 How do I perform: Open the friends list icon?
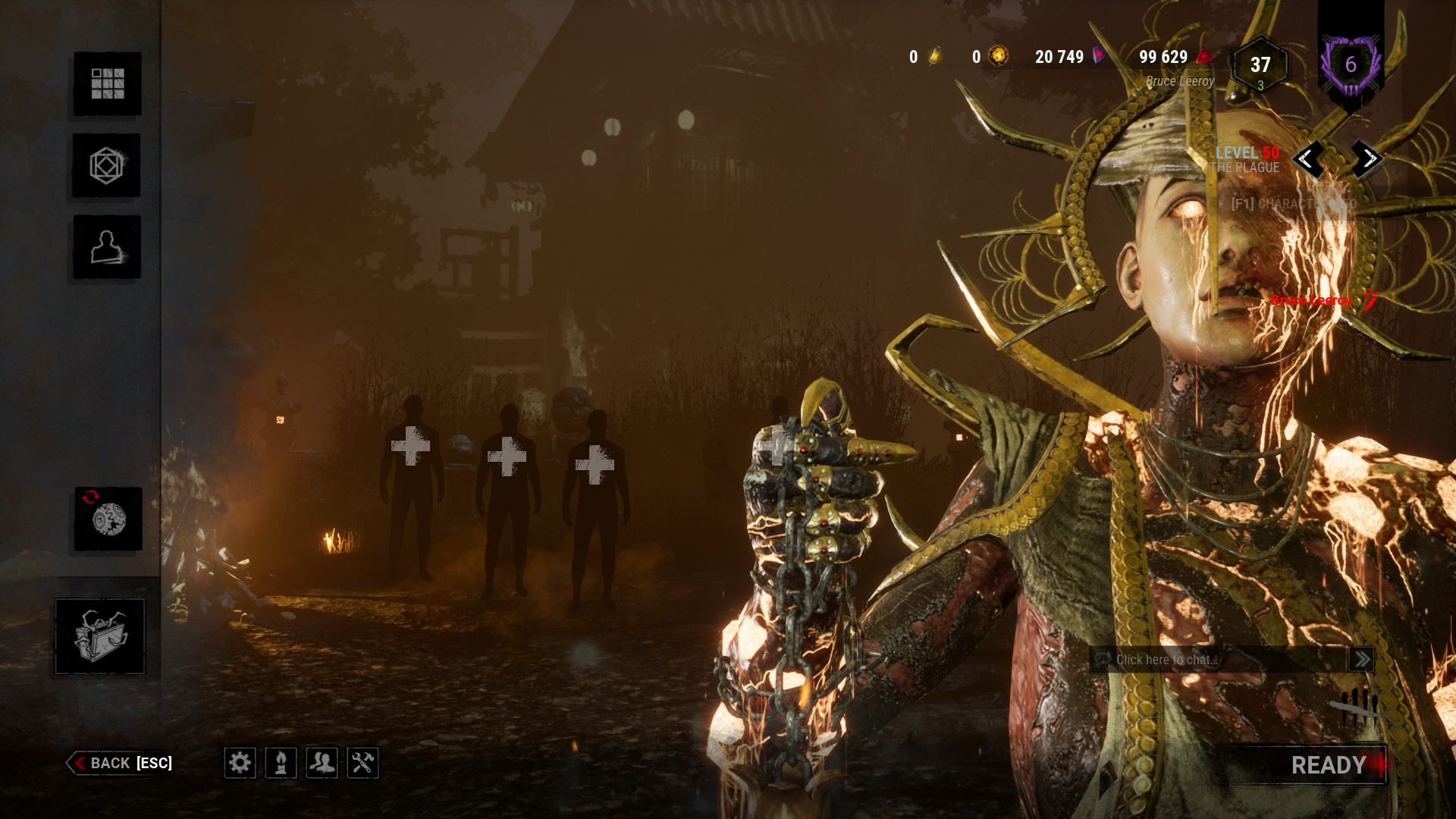pos(322,762)
